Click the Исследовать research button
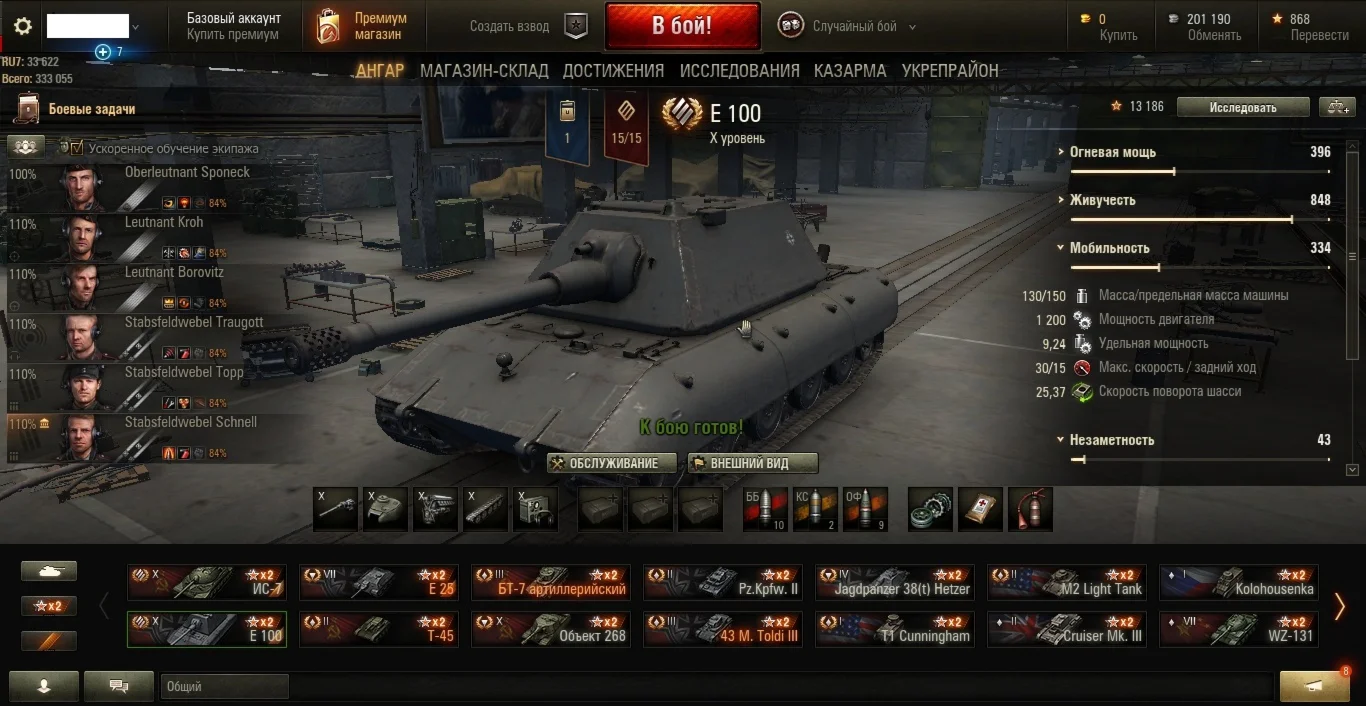This screenshot has width=1366, height=706. pyautogui.click(x=1242, y=107)
